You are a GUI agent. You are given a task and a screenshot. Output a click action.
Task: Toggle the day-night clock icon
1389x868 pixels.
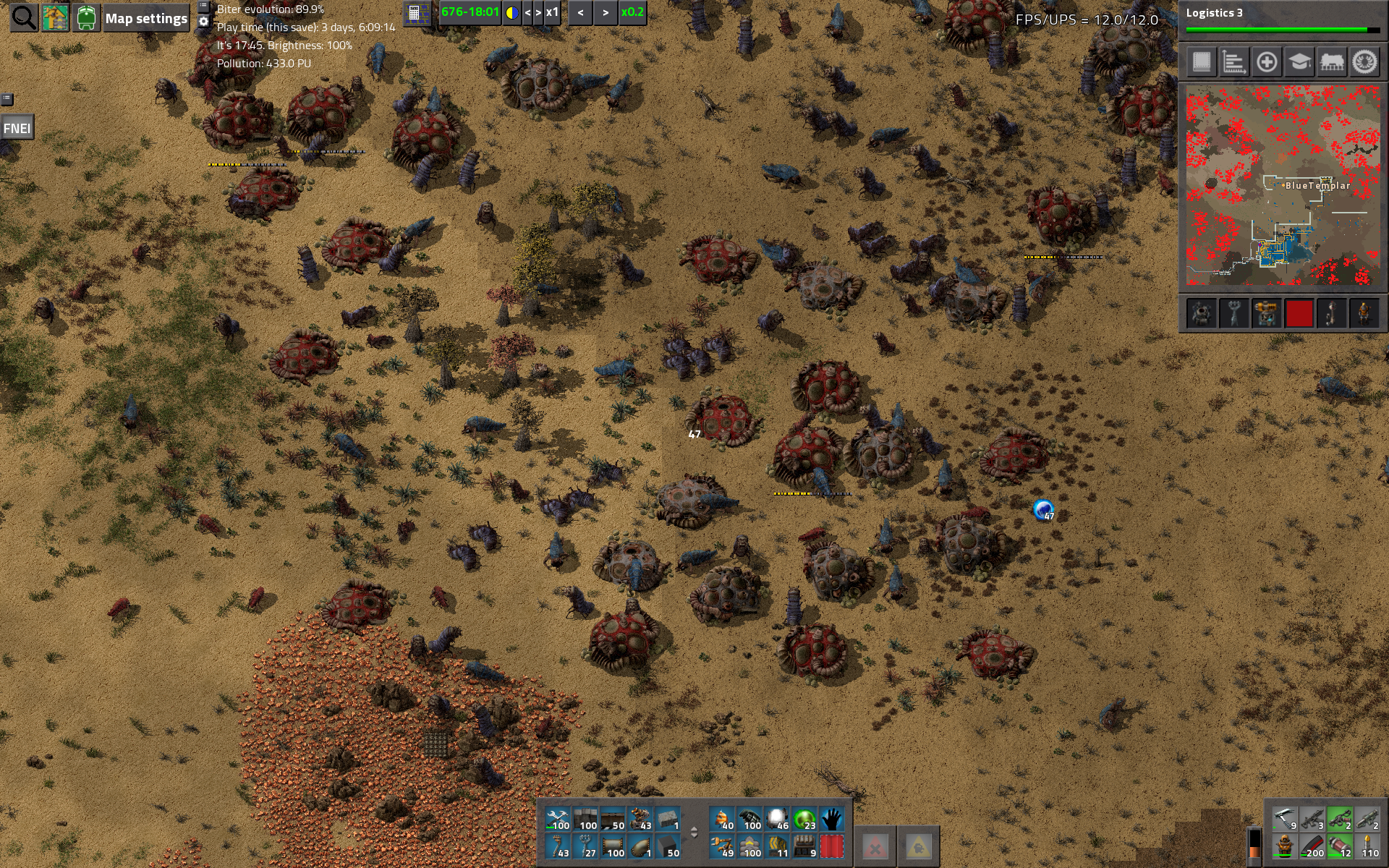(x=511, y=12)
